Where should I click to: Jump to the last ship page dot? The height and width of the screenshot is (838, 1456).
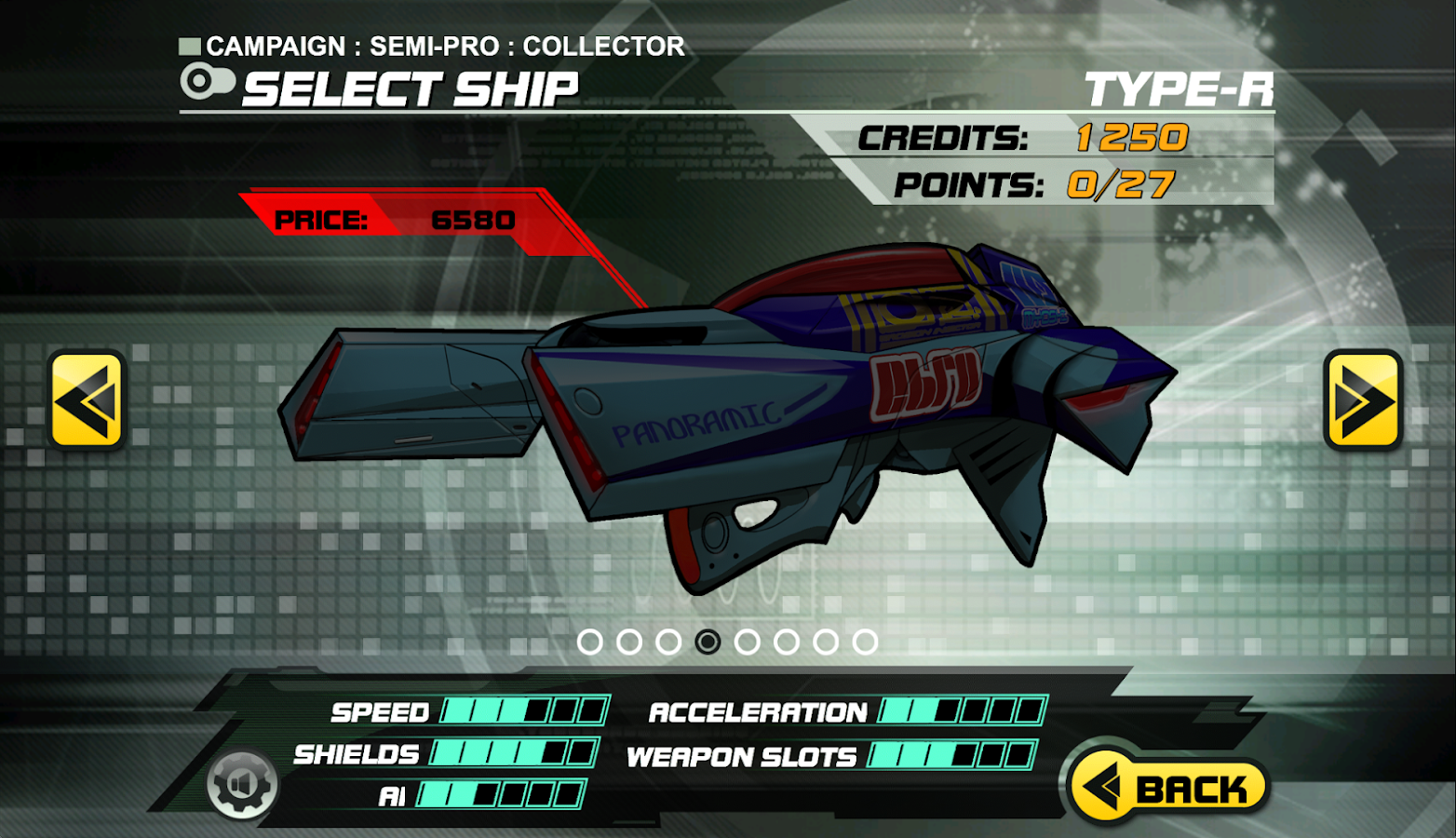865,642
